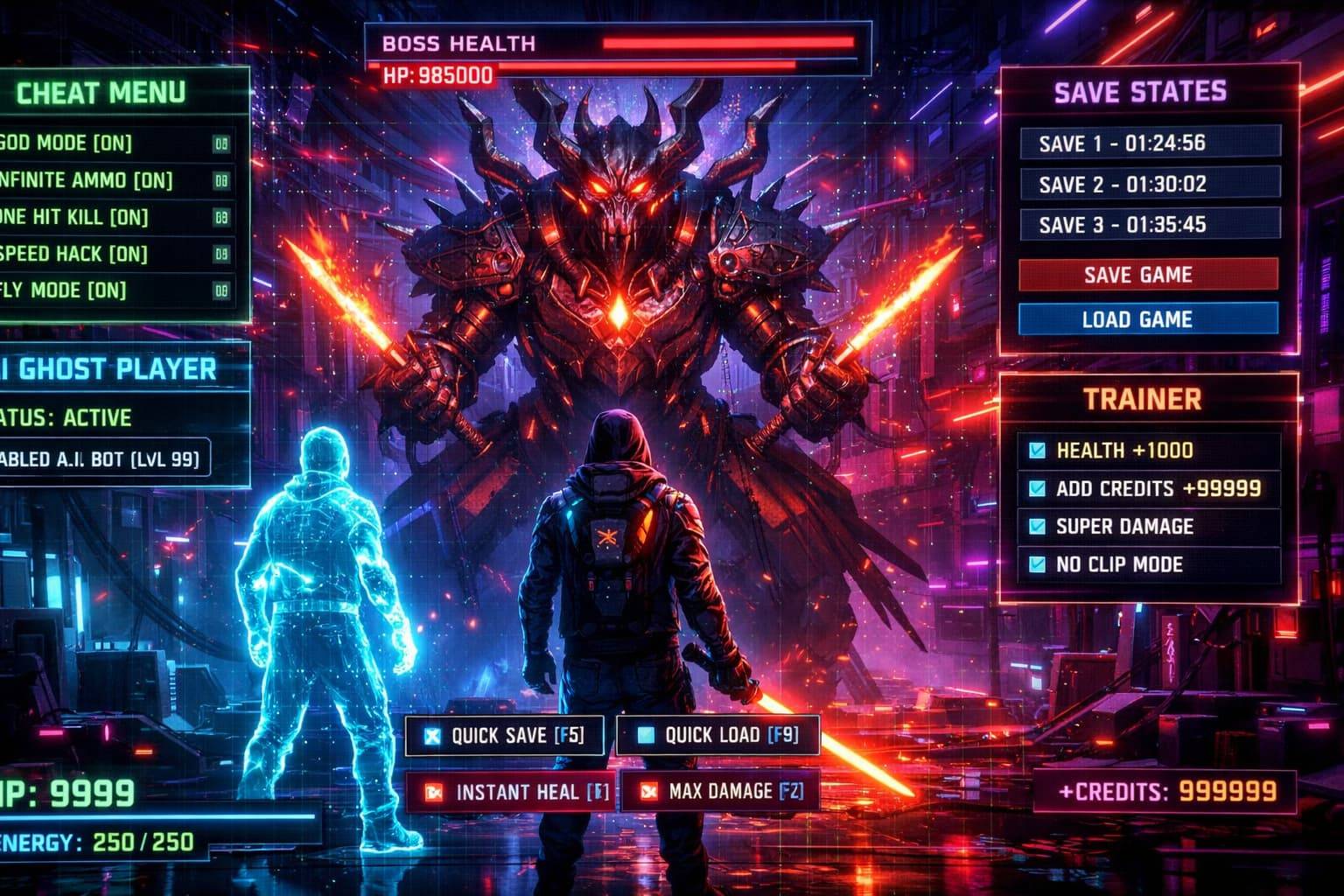Image resolution: width=1344 pixels, height=896 pixels.
Task: Click the red Save Game button
Action: tap(1147, 275)
